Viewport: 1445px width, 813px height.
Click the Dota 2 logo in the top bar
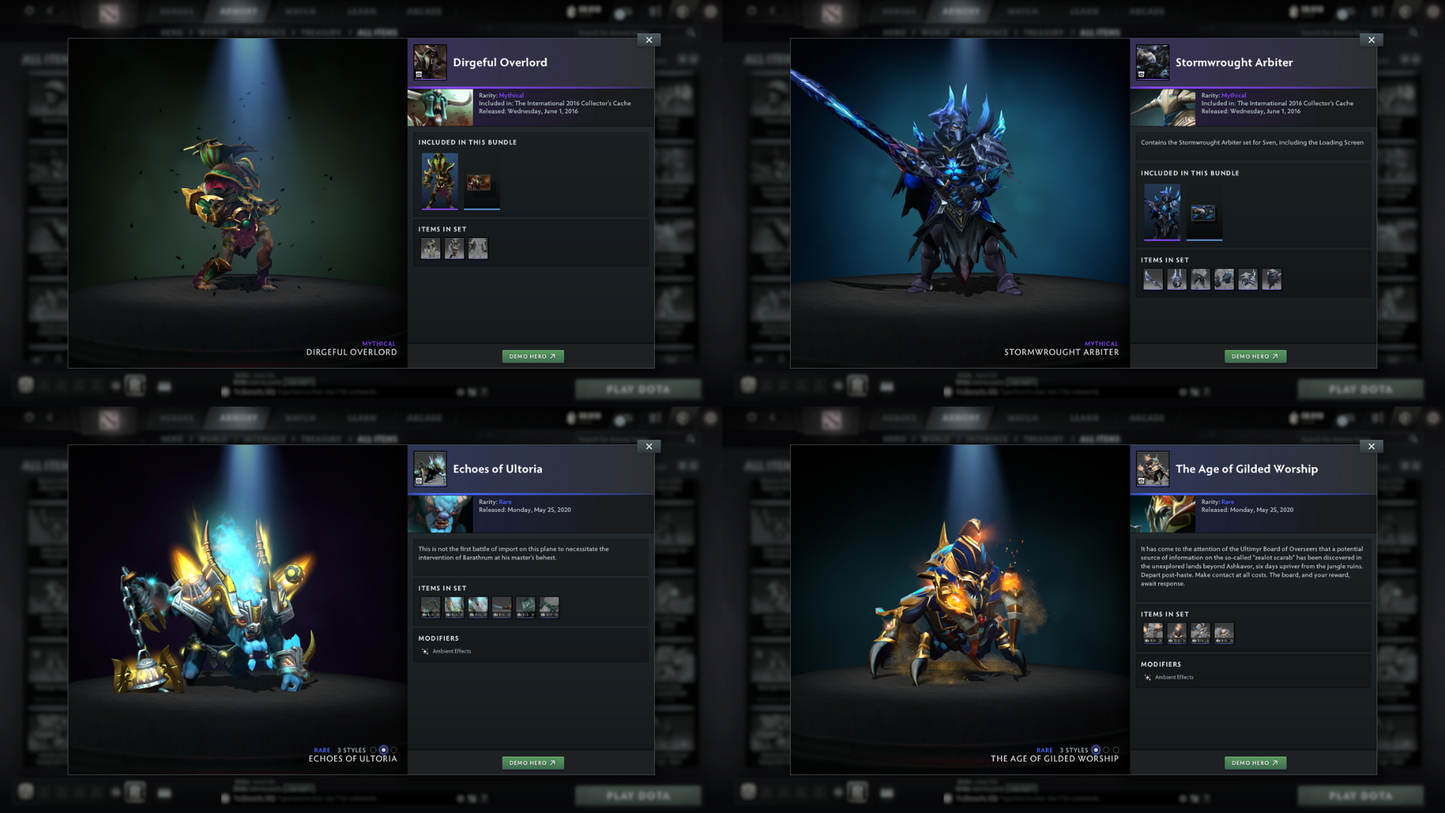[109, 11]
